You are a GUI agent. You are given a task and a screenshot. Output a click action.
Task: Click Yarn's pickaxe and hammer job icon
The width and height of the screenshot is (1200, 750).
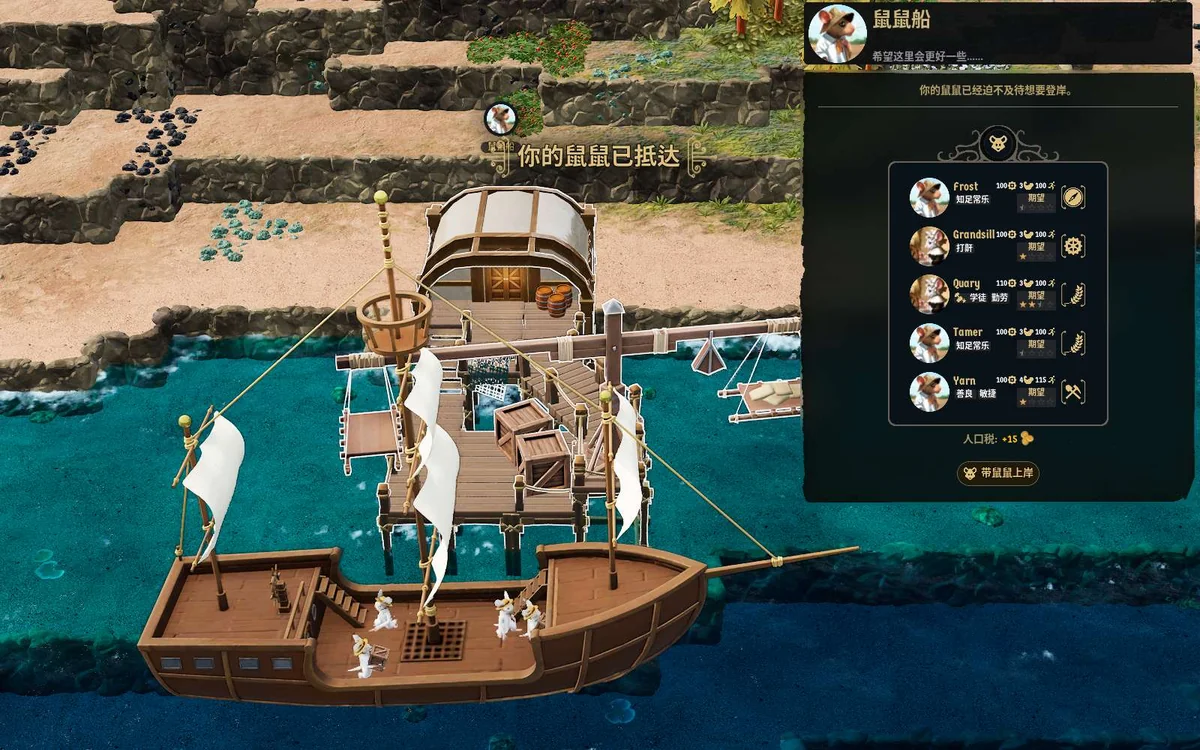1073,392
